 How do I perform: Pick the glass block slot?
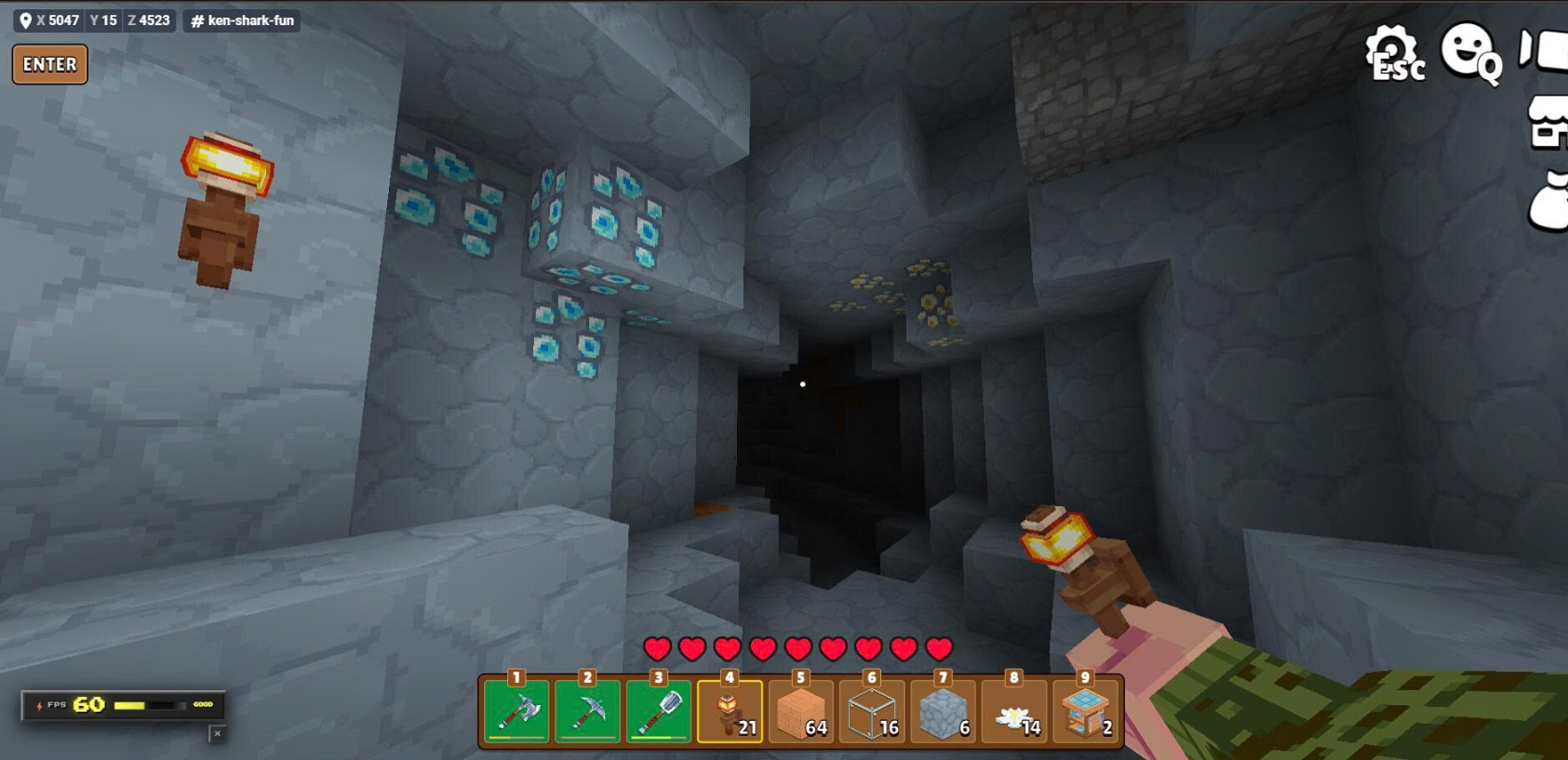tap(872, 712)
